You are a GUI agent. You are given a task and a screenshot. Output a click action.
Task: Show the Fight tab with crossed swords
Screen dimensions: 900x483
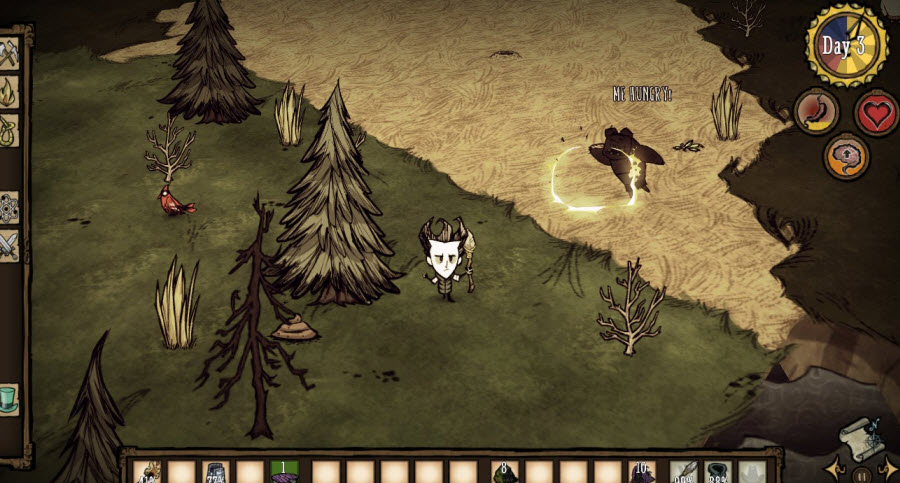tap(9, 244)
